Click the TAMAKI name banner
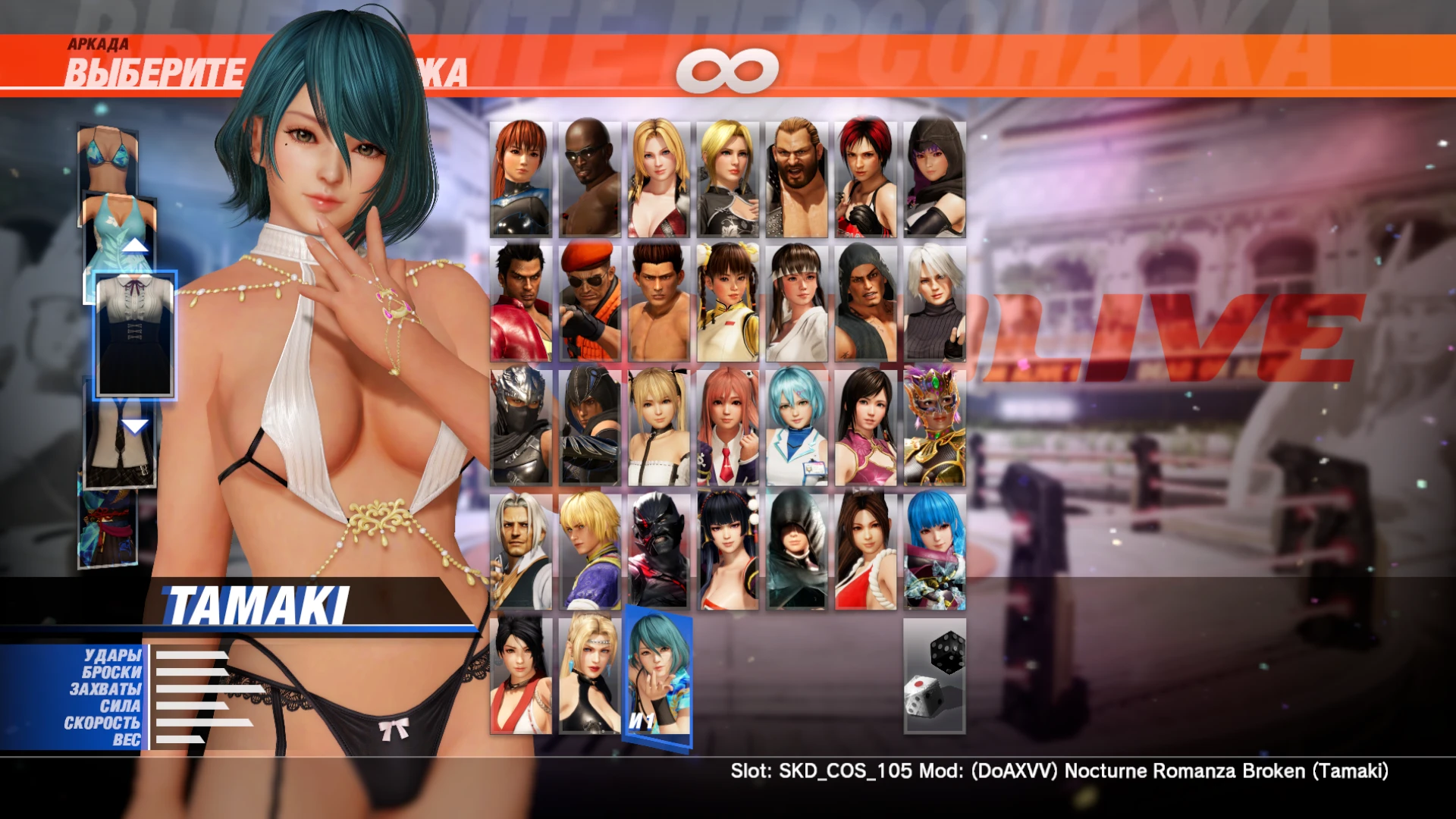 click(x=258, y=601)
